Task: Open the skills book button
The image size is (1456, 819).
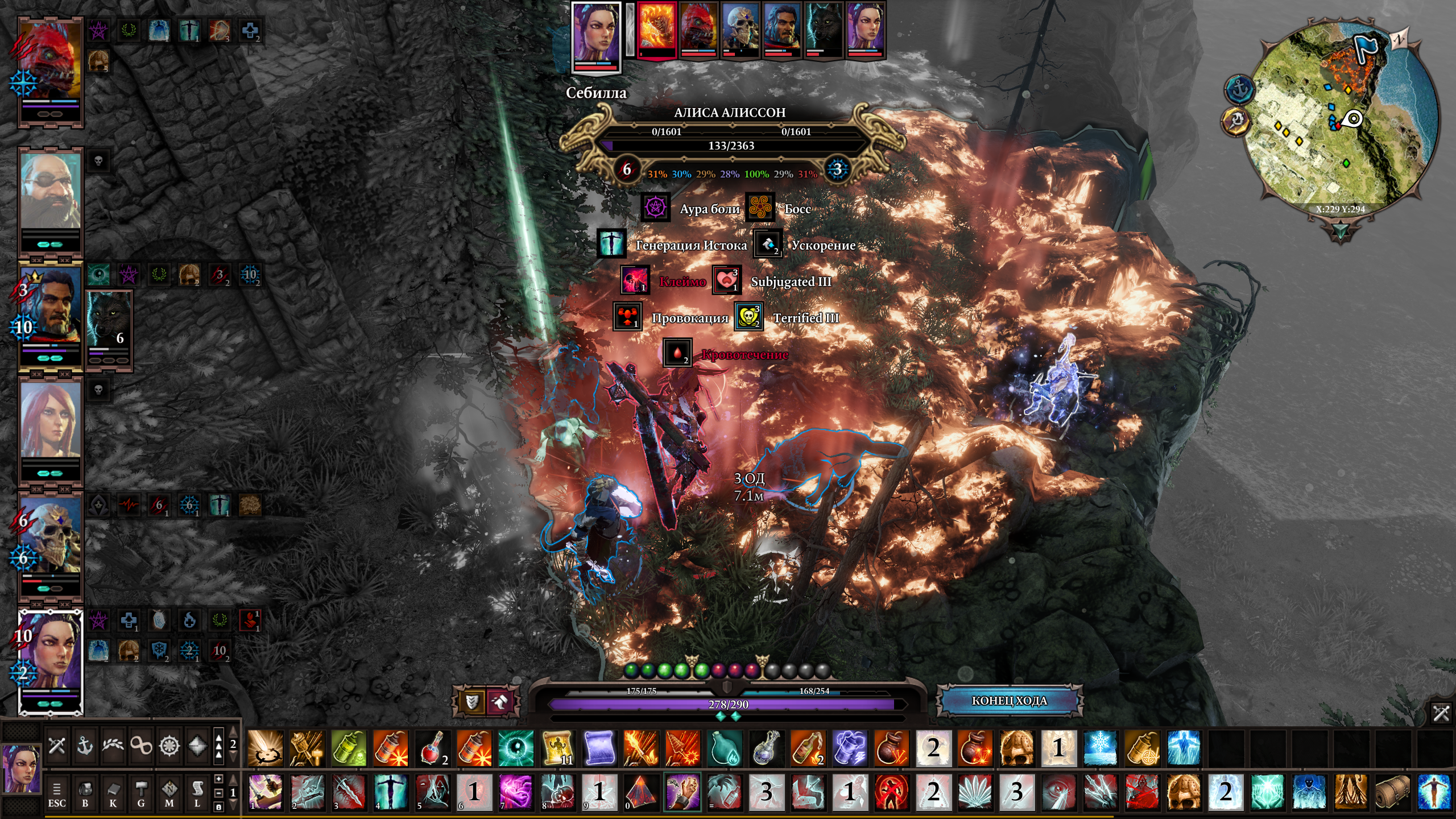Action: click(x=113, y=793)
